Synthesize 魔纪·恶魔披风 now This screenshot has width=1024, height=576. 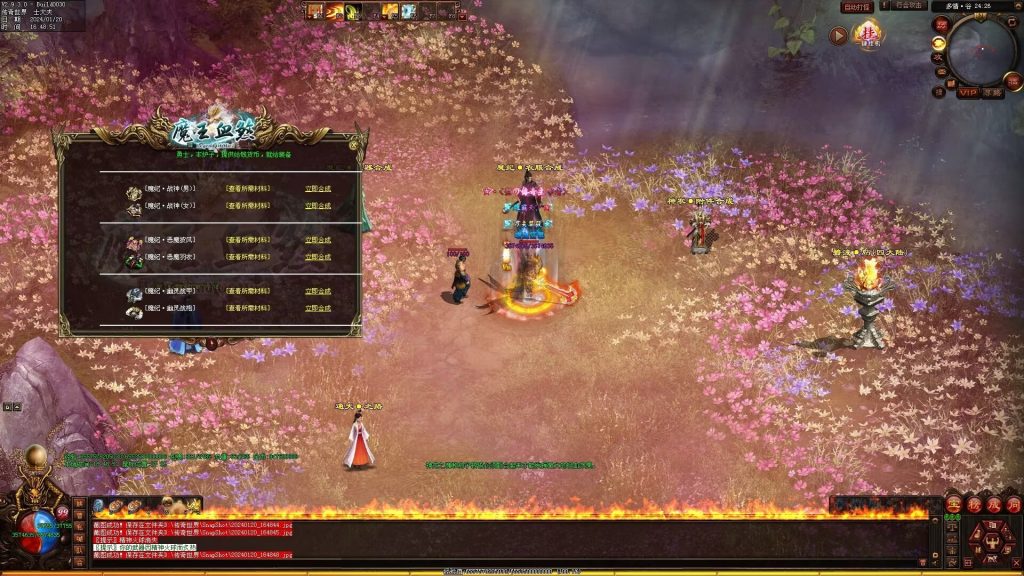pos(318,240)
